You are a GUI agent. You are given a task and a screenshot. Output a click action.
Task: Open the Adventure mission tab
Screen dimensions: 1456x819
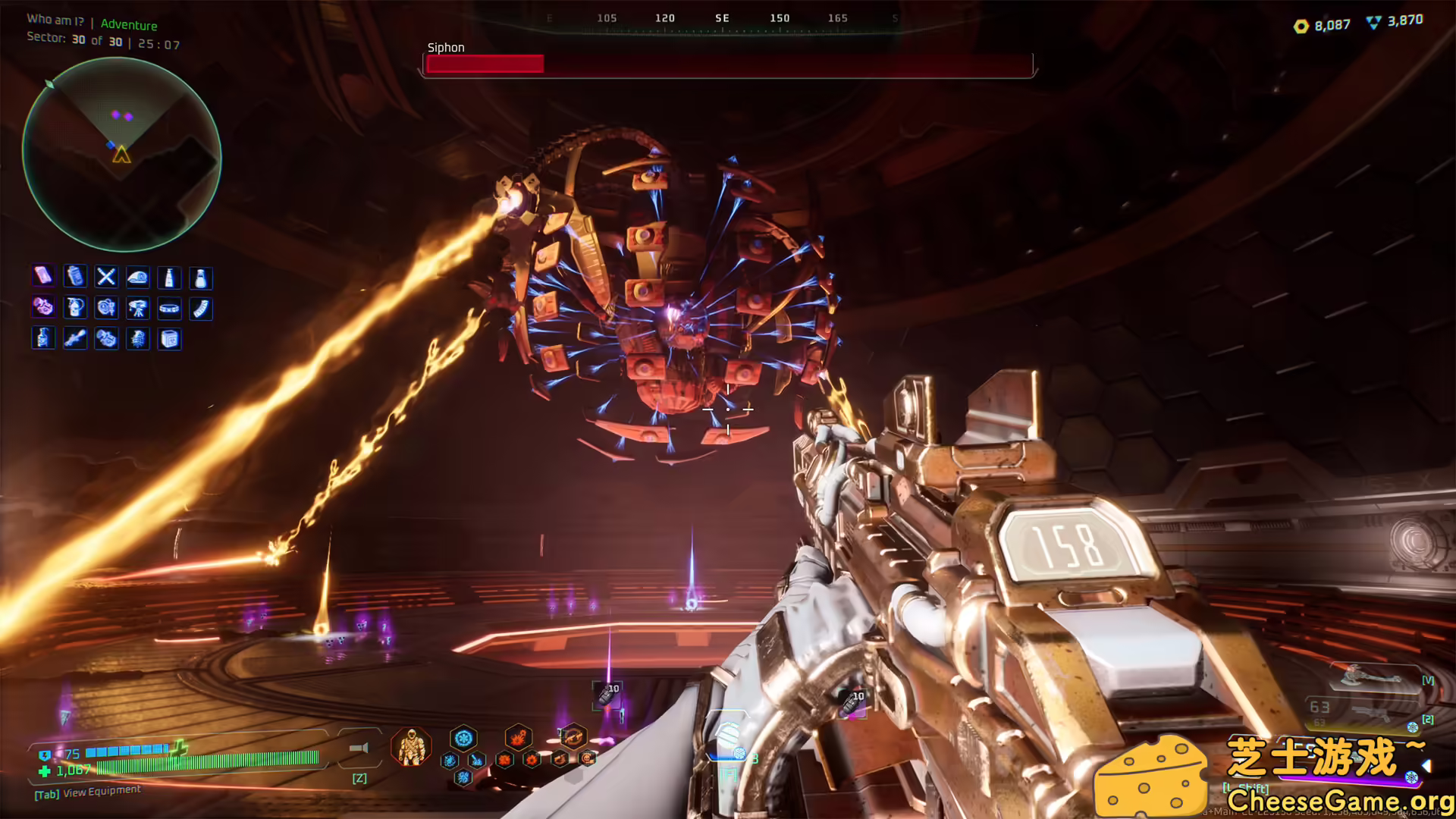click(129, 25)
